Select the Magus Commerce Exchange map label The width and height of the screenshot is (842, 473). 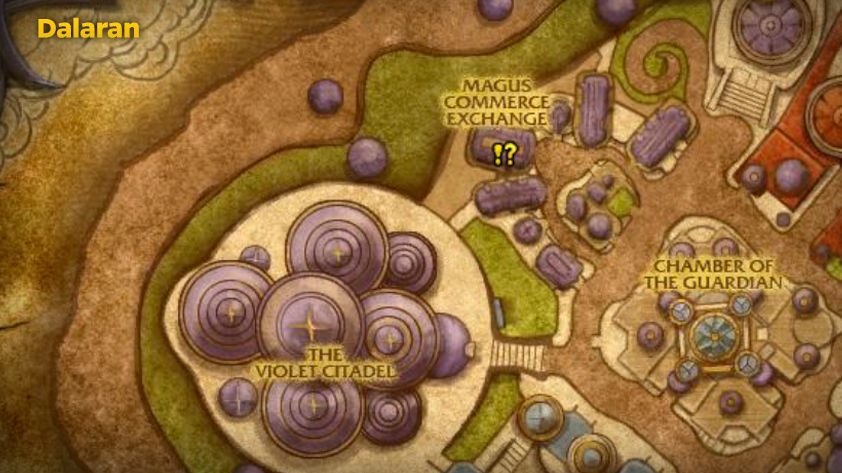(497, 102)
